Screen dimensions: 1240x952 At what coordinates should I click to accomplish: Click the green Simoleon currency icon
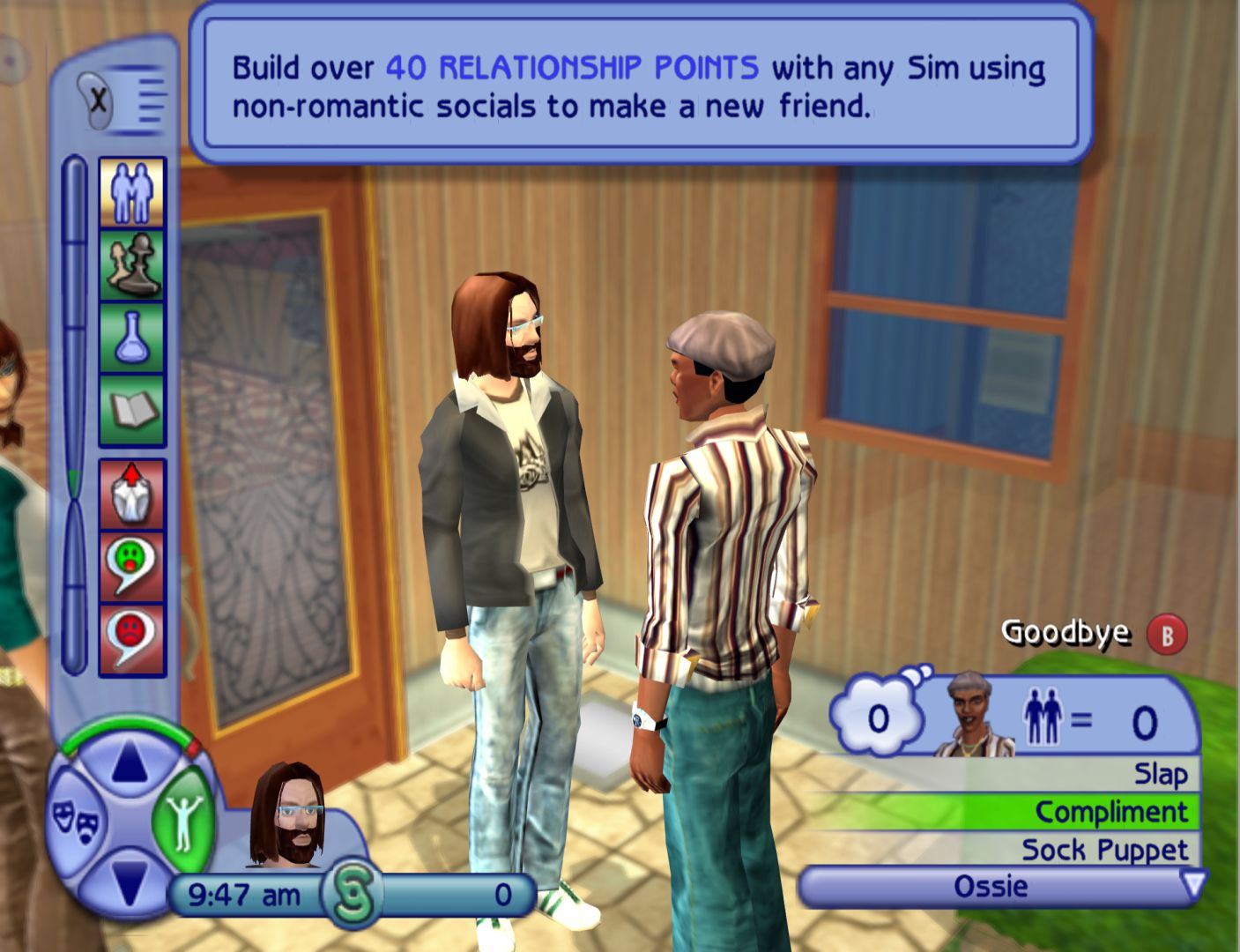coord(352,894)
